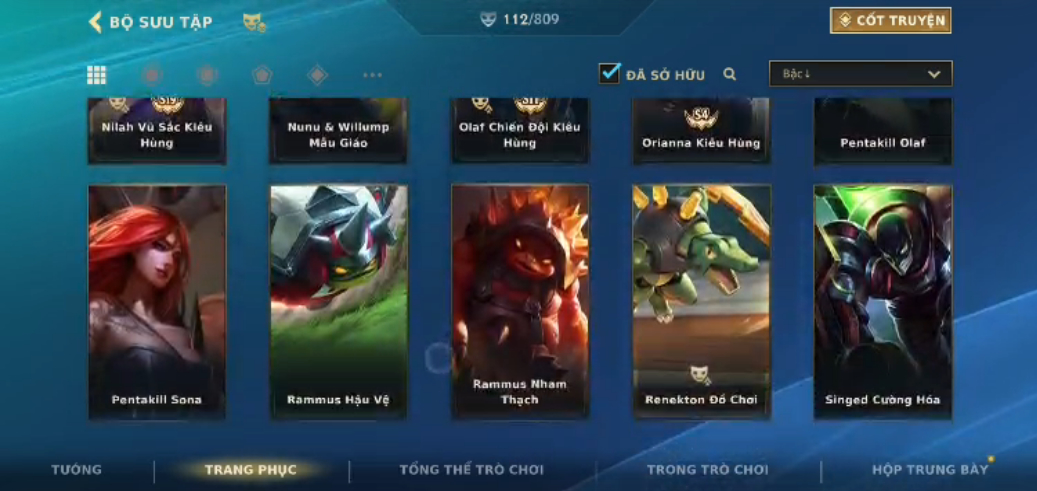Screen dimensions: 1037x491
Task: Go back from Bộ Sưu Tập screen
Action: point(96,22)
